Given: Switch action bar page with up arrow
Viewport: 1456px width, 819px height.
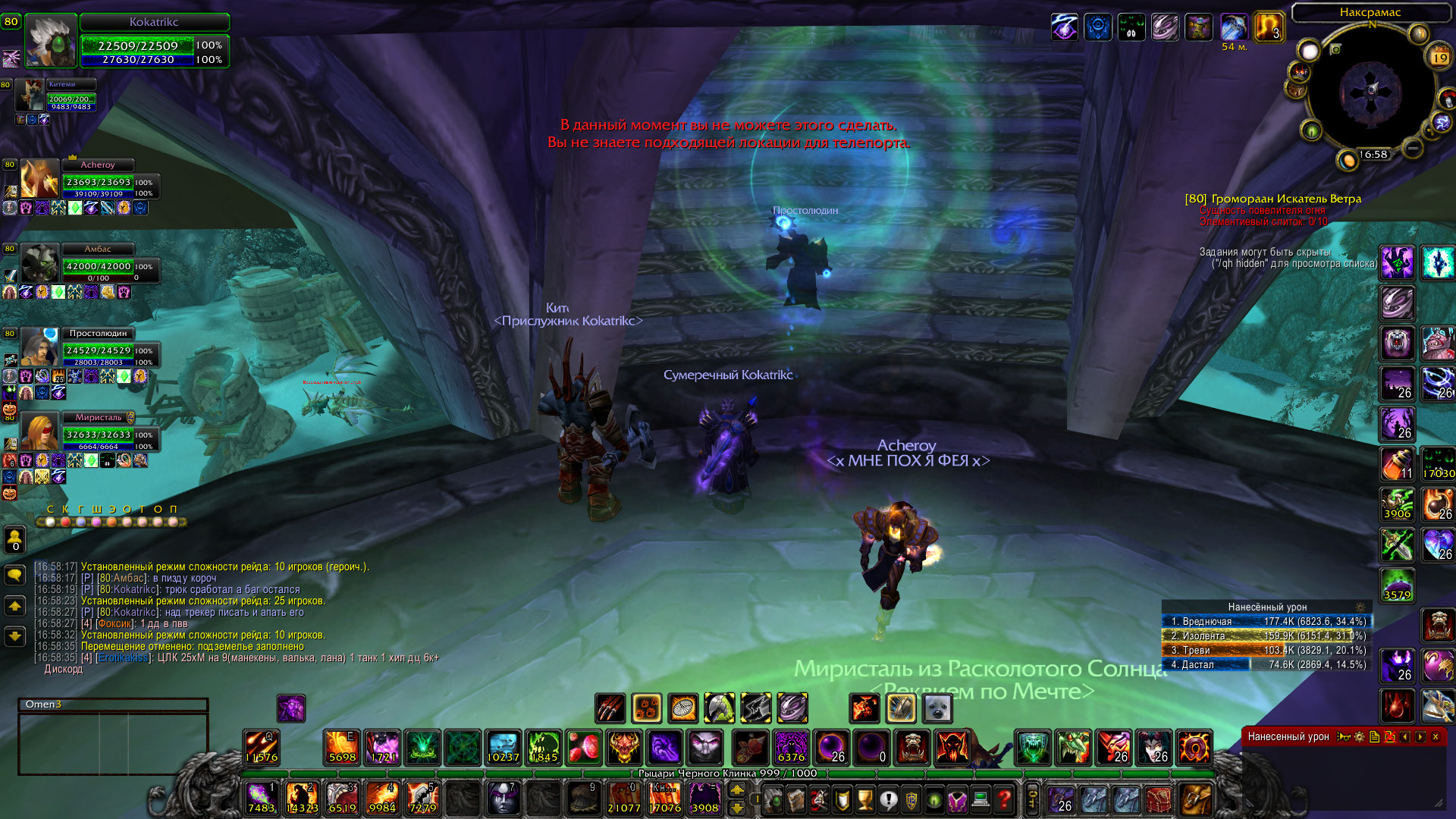Looking at the screenshot, I should coord(736,790).
